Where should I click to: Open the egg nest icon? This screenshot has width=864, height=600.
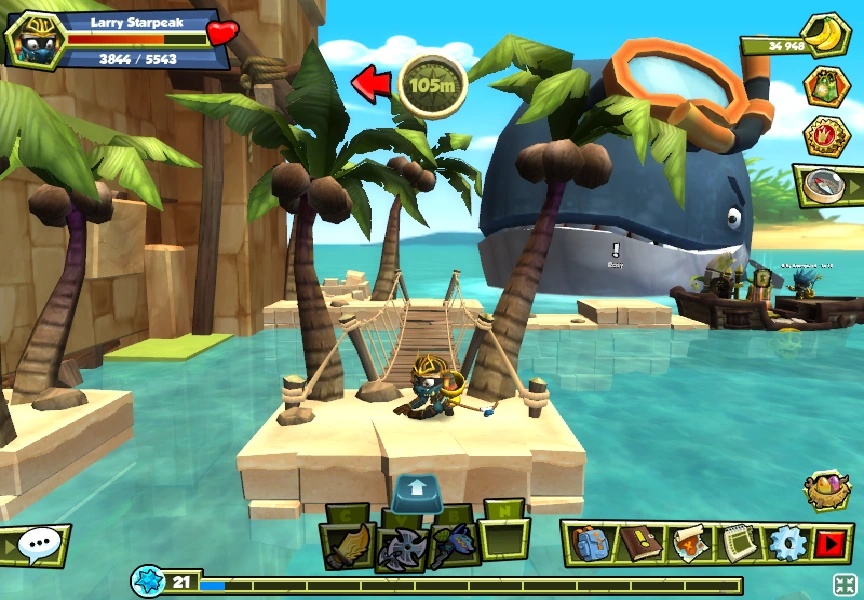[827, 490]
